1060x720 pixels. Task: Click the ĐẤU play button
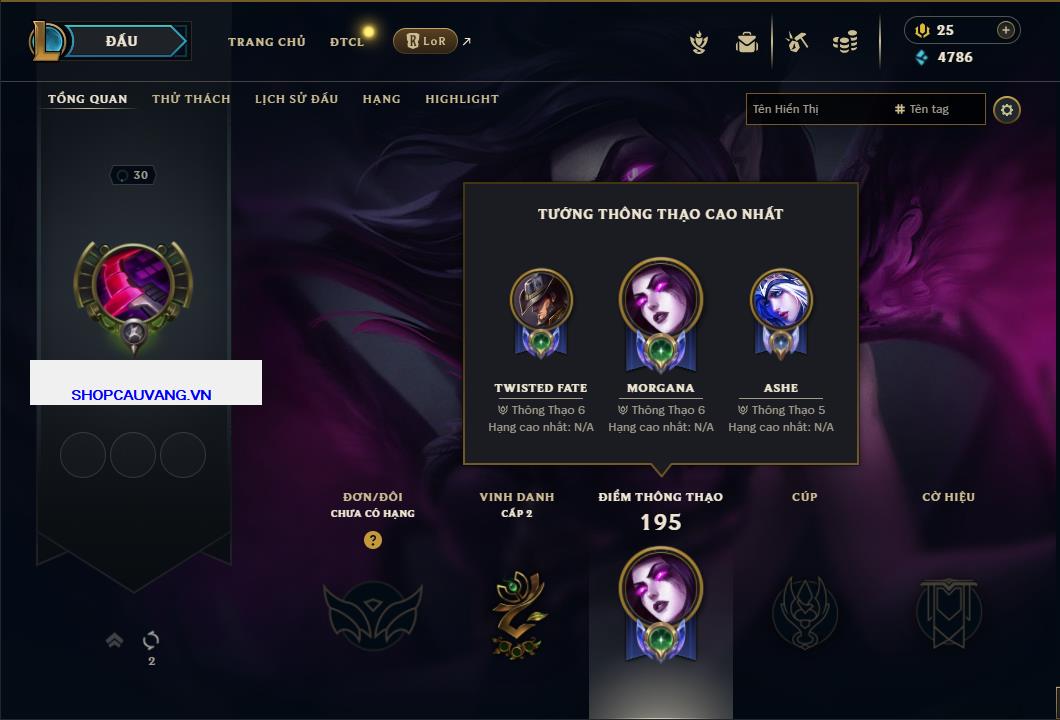click(122, 41)
